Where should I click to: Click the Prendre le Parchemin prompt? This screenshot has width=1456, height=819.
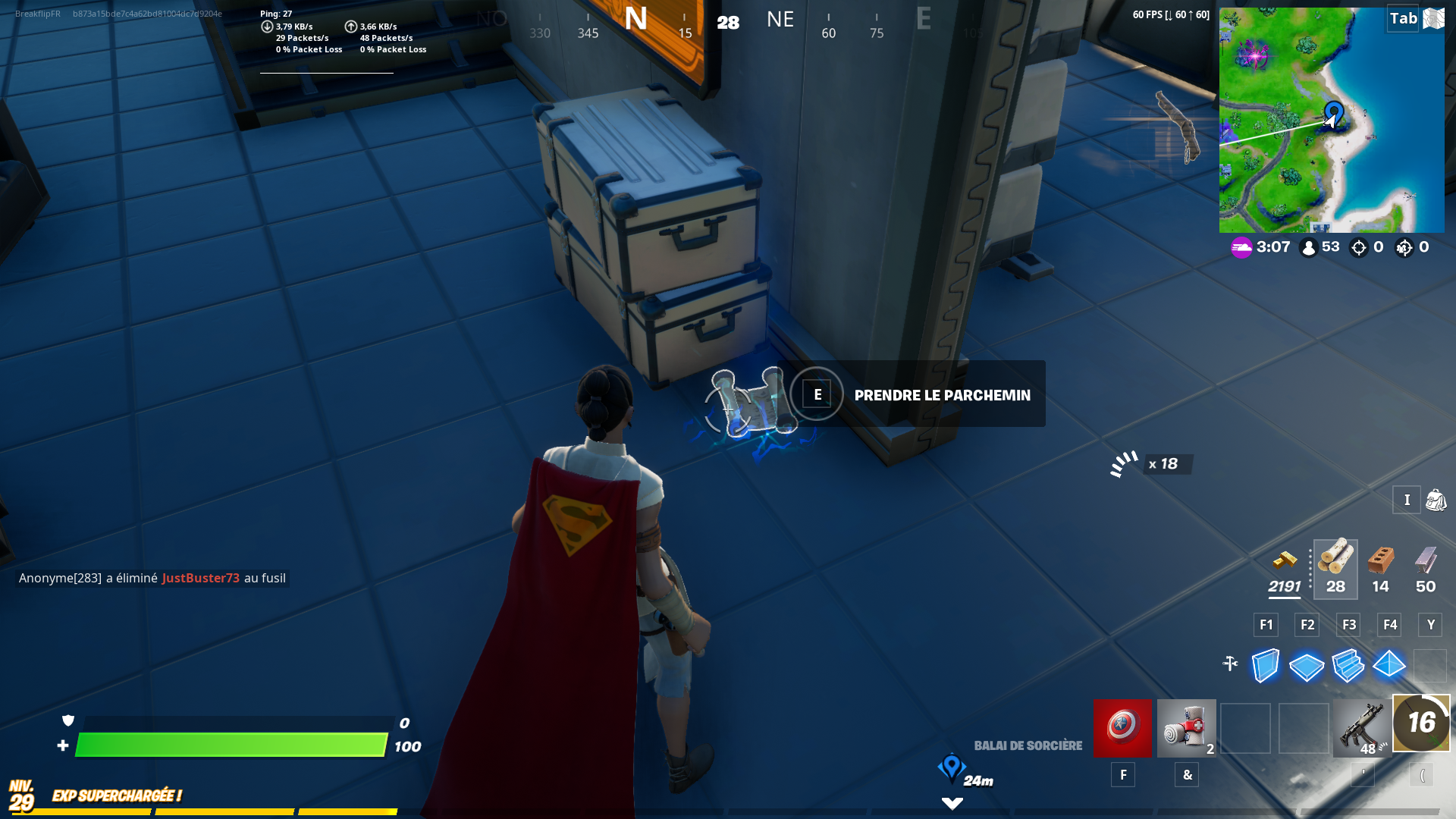pos(941,394)
